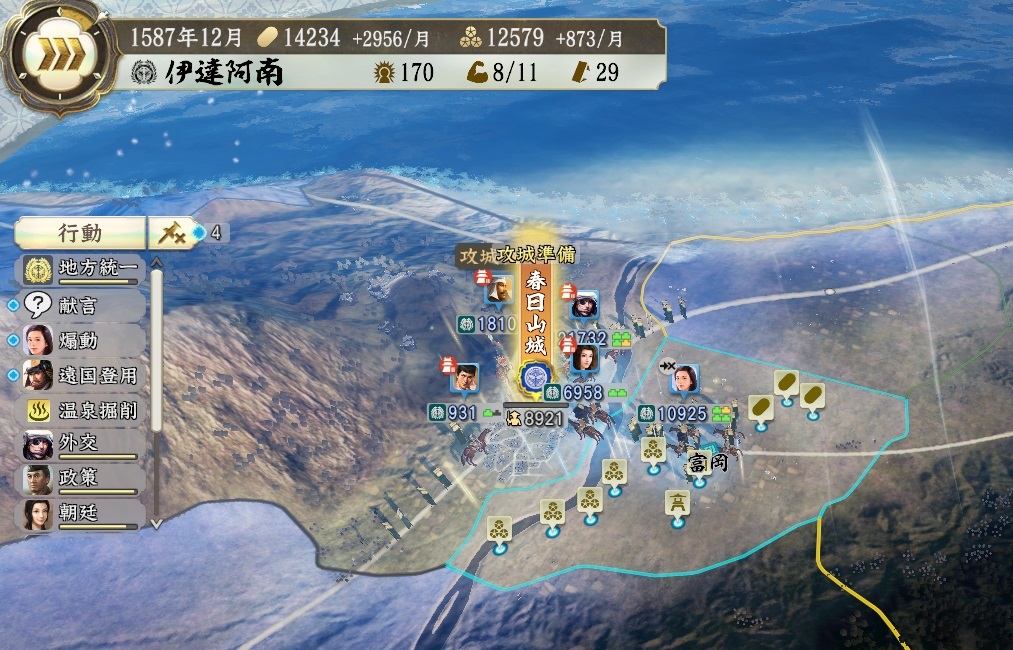Open the 献言 proposals entry

click(x=83, y=305)
